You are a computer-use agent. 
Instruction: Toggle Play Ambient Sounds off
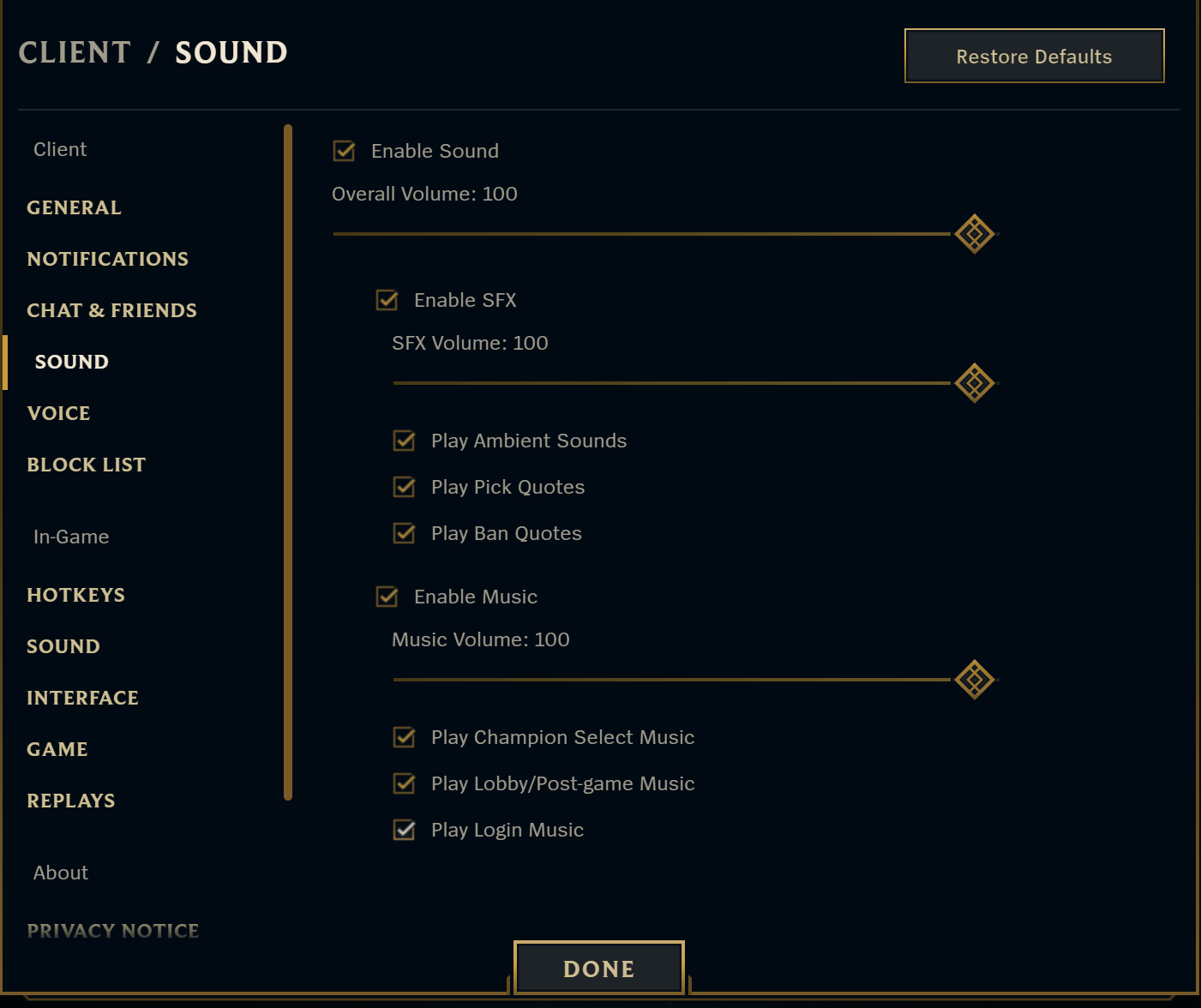[x=403, y=441]
